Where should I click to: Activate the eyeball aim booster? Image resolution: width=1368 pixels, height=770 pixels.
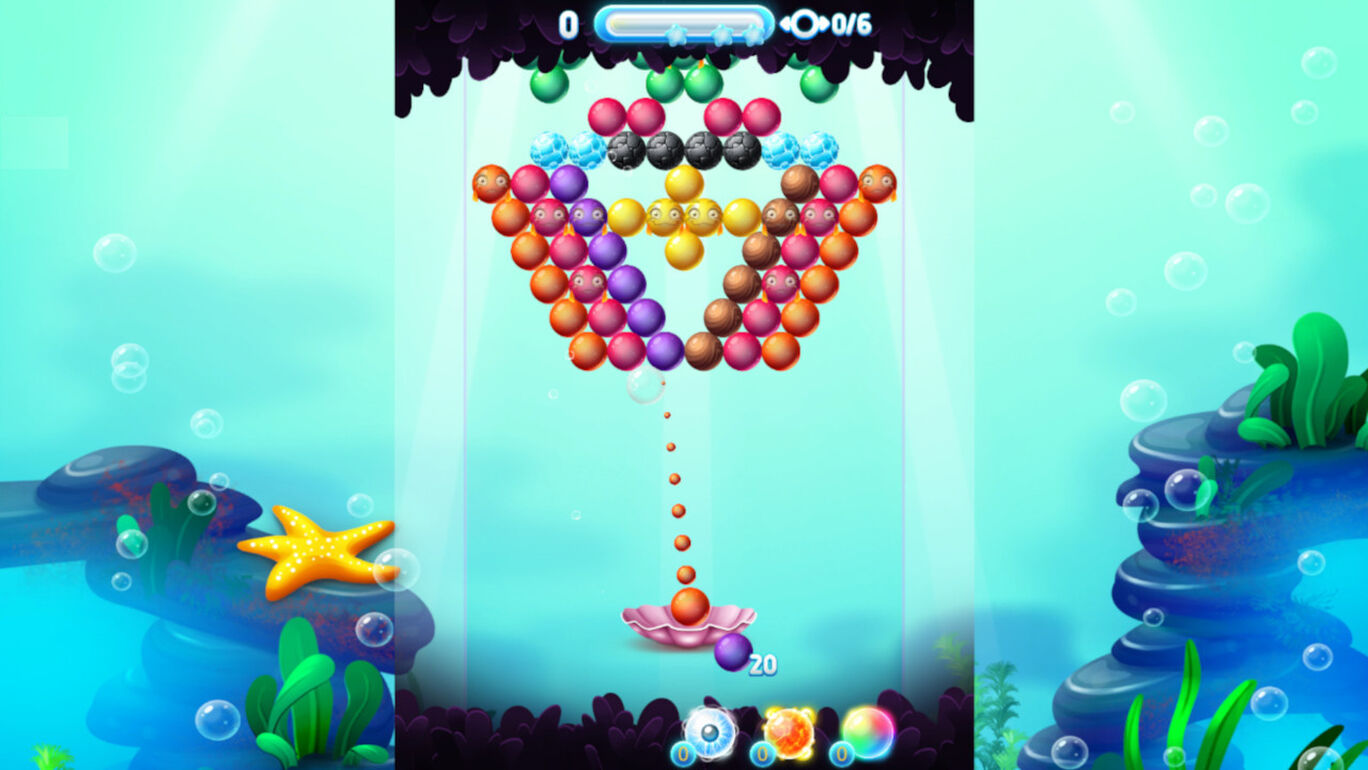click(x=710, y=730)
